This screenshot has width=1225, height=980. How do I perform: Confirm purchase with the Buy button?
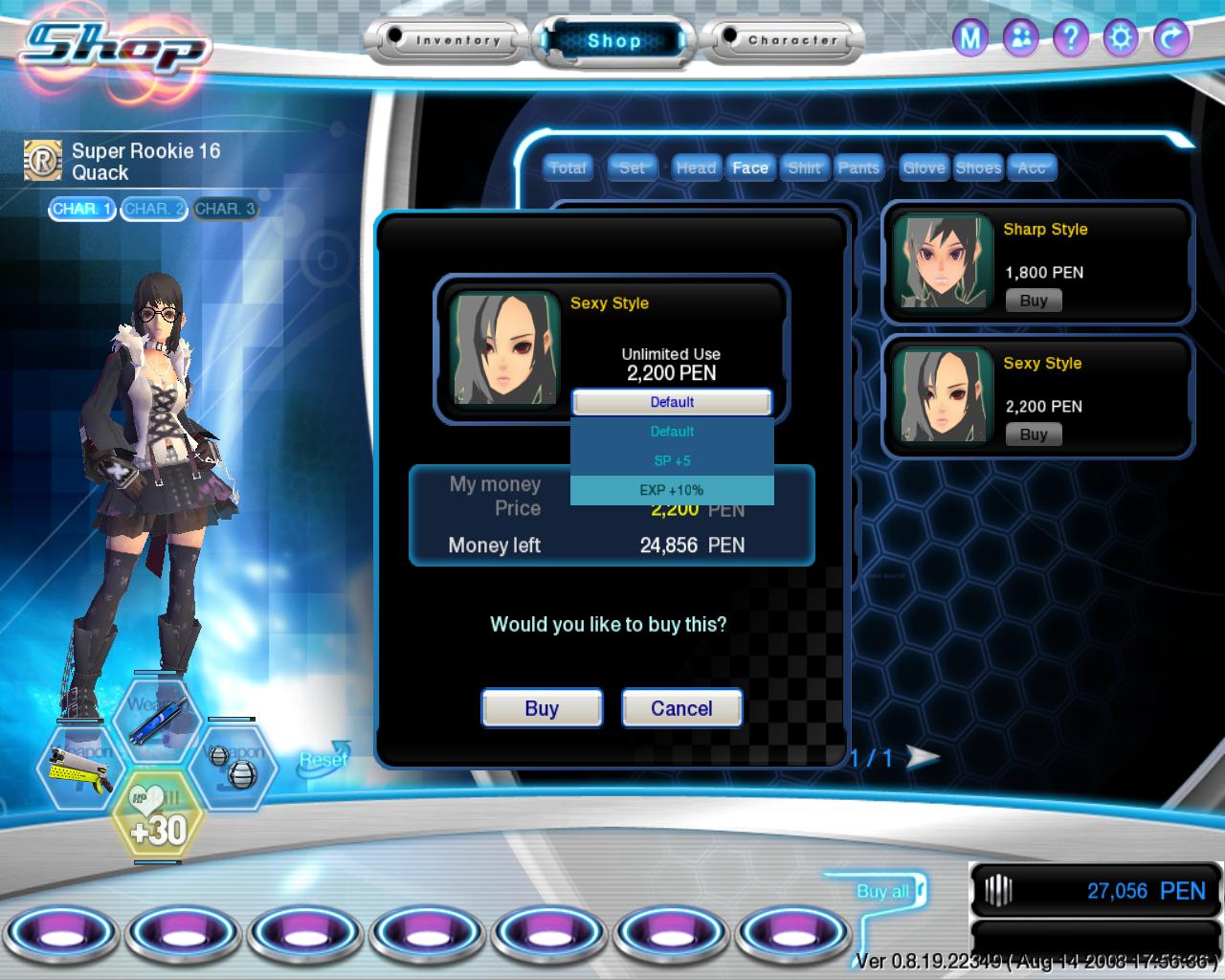pos(542,708)
